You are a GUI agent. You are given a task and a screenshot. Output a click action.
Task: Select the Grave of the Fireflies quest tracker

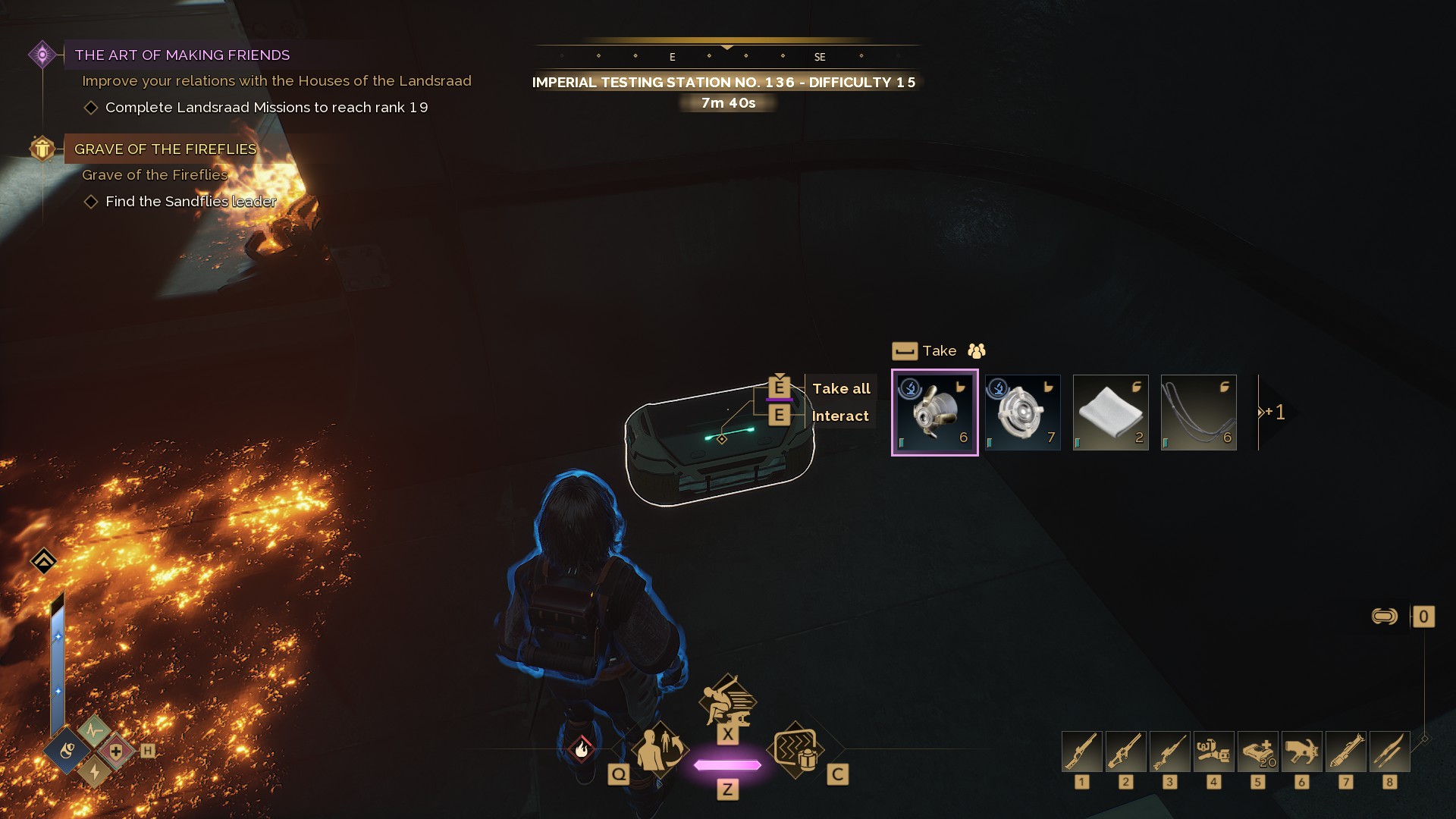(165, 149)
